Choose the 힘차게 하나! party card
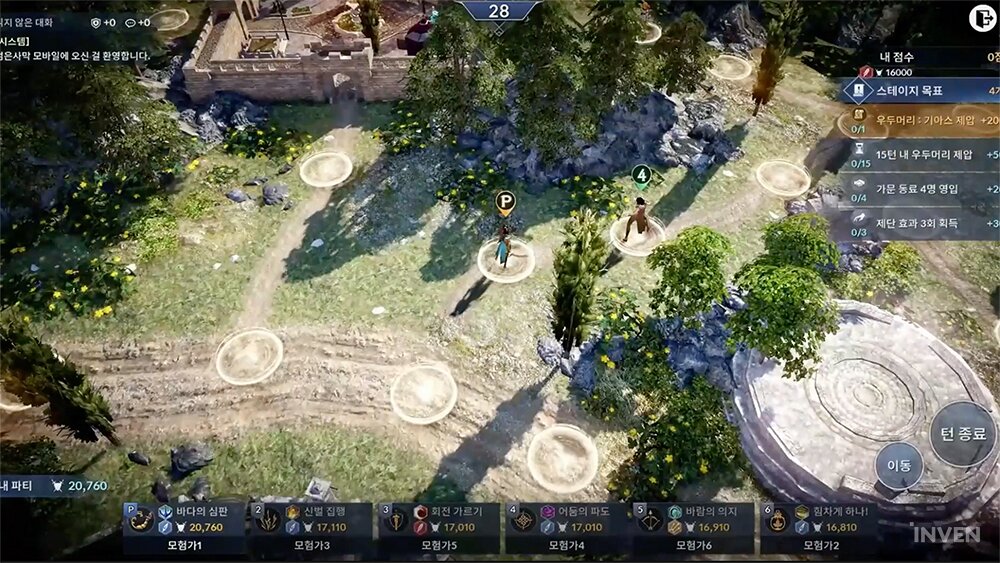Screen dimensions: 1000x563 click(818, 527)
